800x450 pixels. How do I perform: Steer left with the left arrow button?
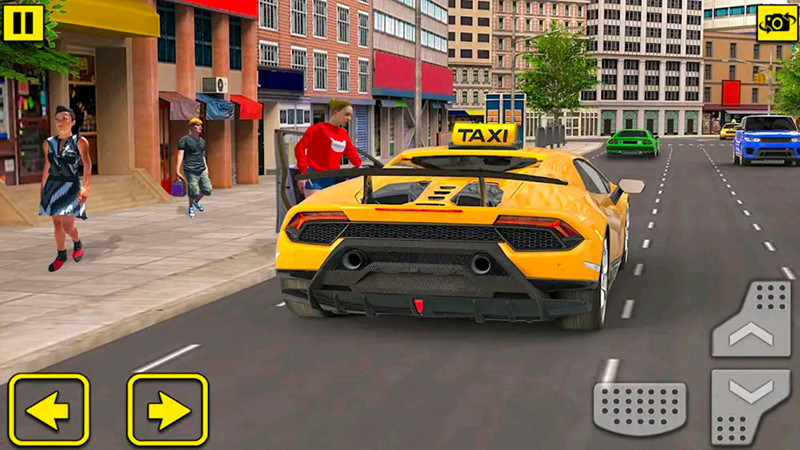click(x=49, y=409)
